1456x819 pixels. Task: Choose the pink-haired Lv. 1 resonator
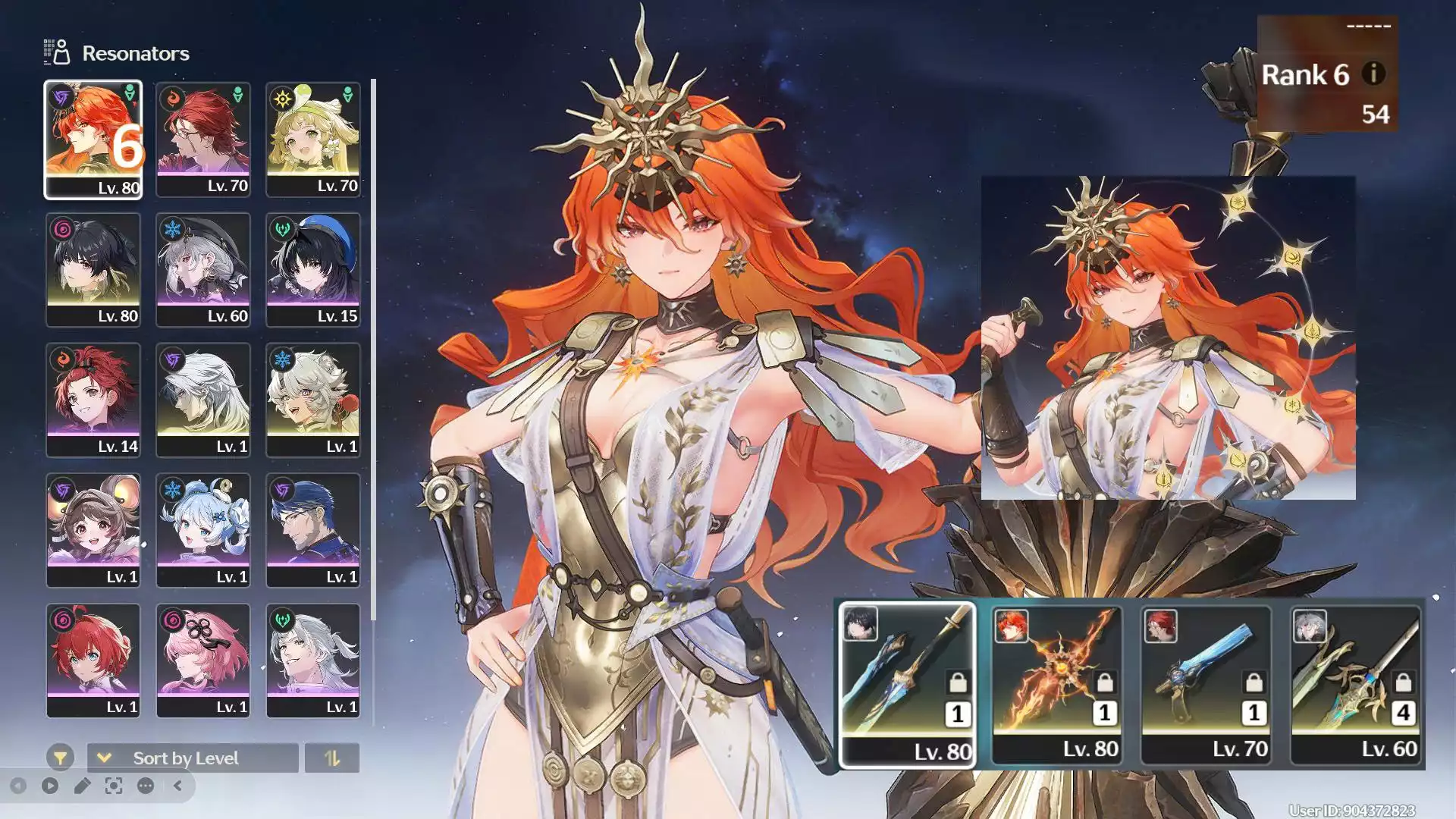pos(202,660)
